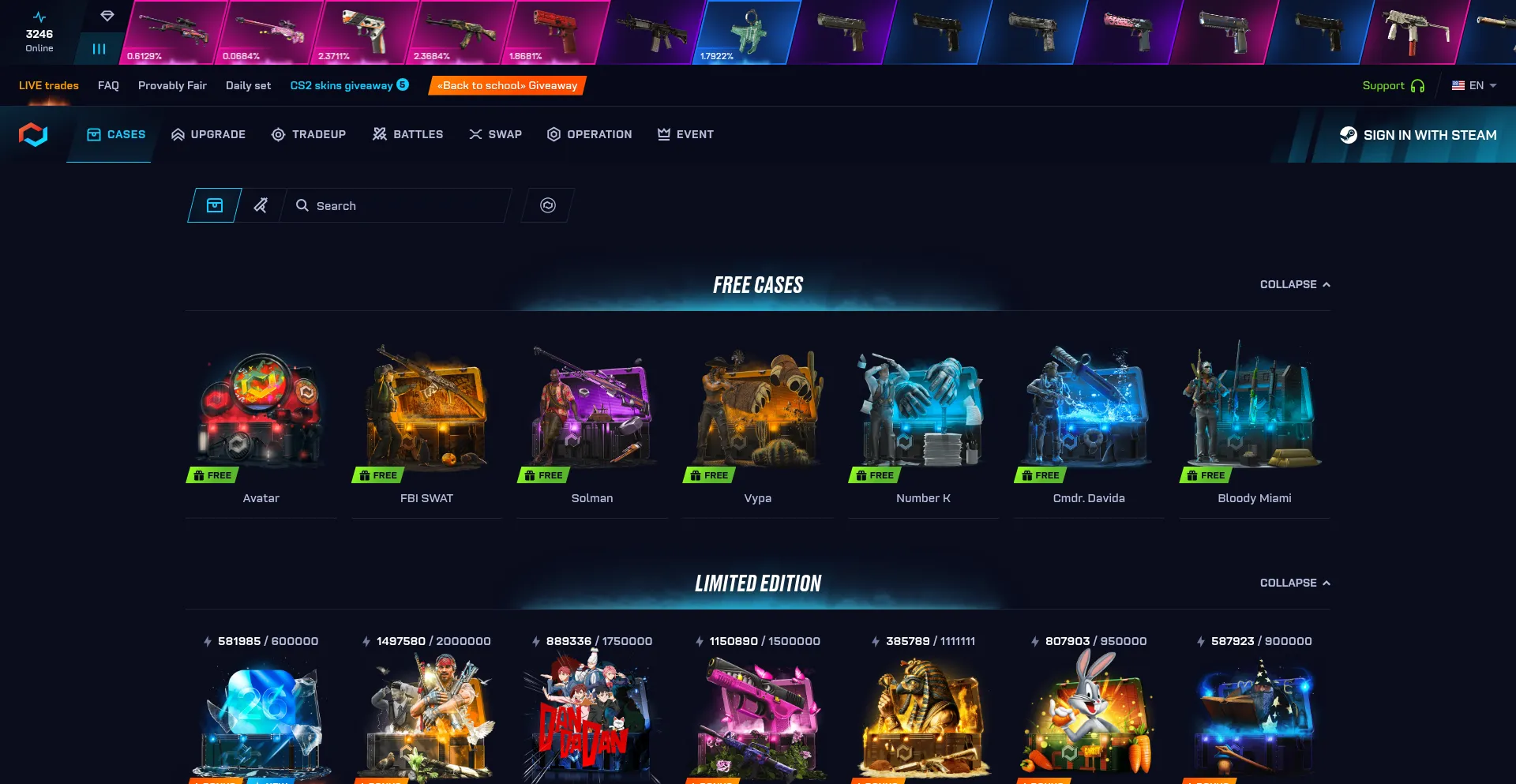Contact Support via headset link
This screenshot has width=1516, height=784.
1393,85
